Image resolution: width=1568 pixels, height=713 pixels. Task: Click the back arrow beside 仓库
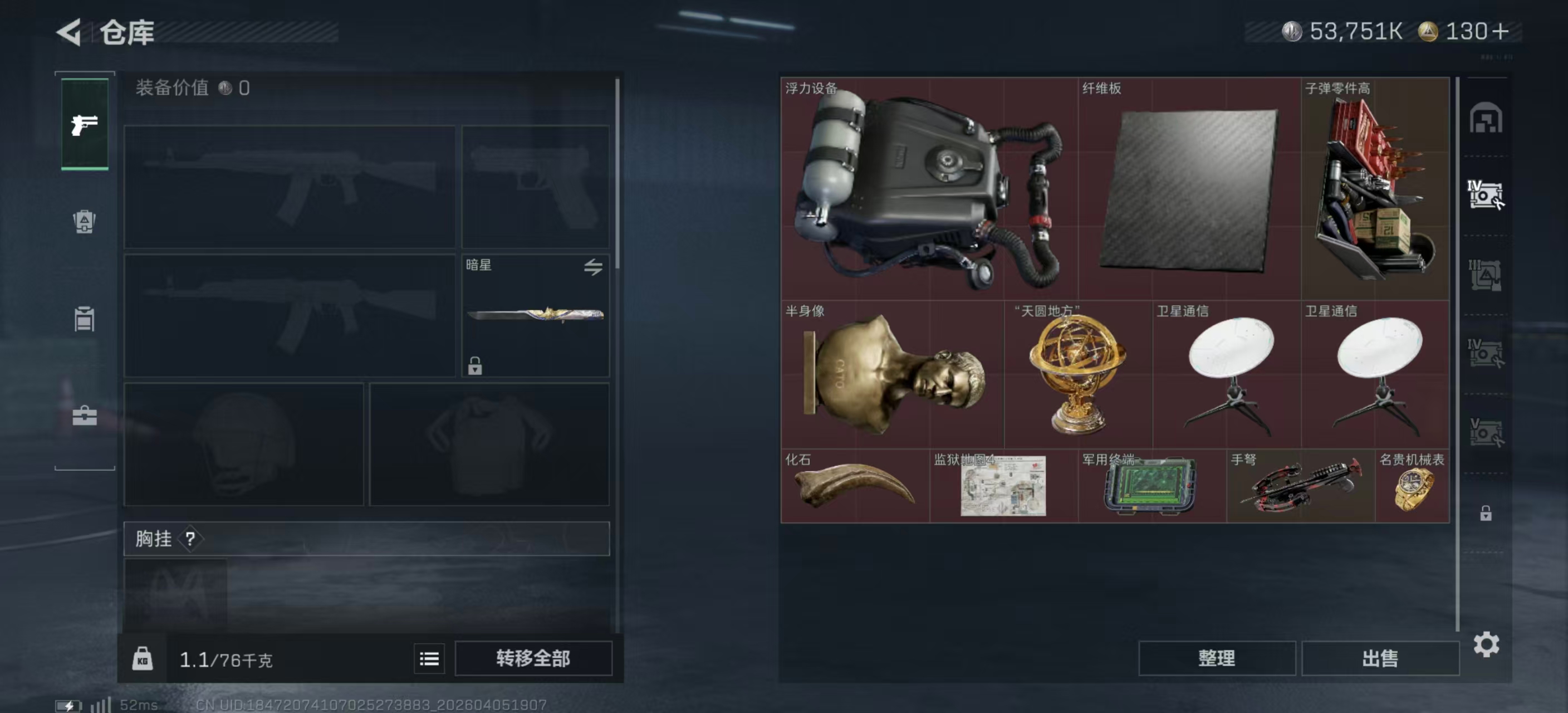(x=69, y=32)
